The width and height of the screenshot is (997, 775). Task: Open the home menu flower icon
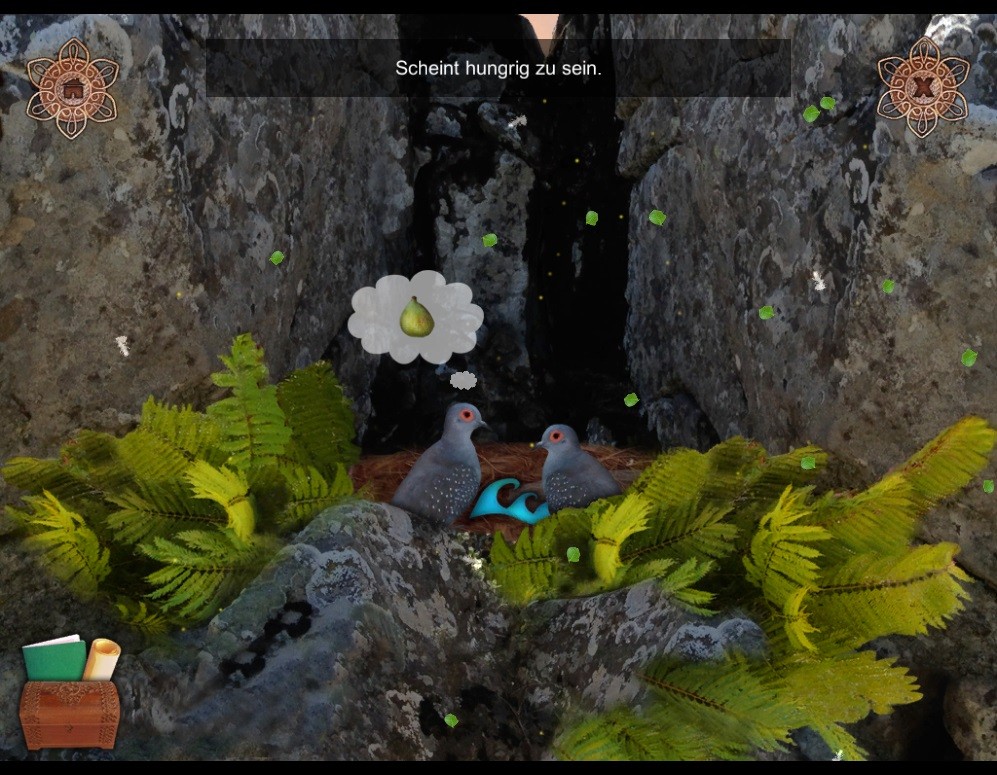pyautogui.click(x=72, y=88)
